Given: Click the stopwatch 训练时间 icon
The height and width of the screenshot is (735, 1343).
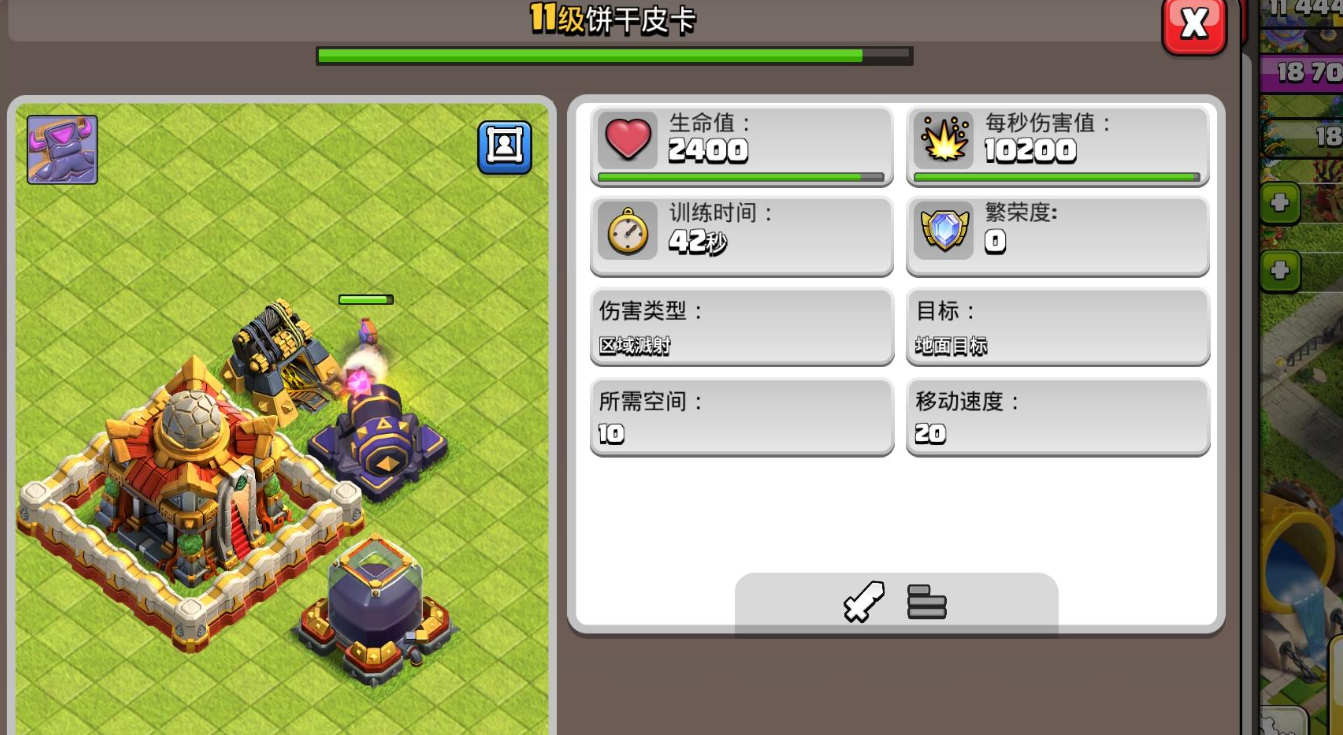Looking at the screenshot, I should (628, 229).
